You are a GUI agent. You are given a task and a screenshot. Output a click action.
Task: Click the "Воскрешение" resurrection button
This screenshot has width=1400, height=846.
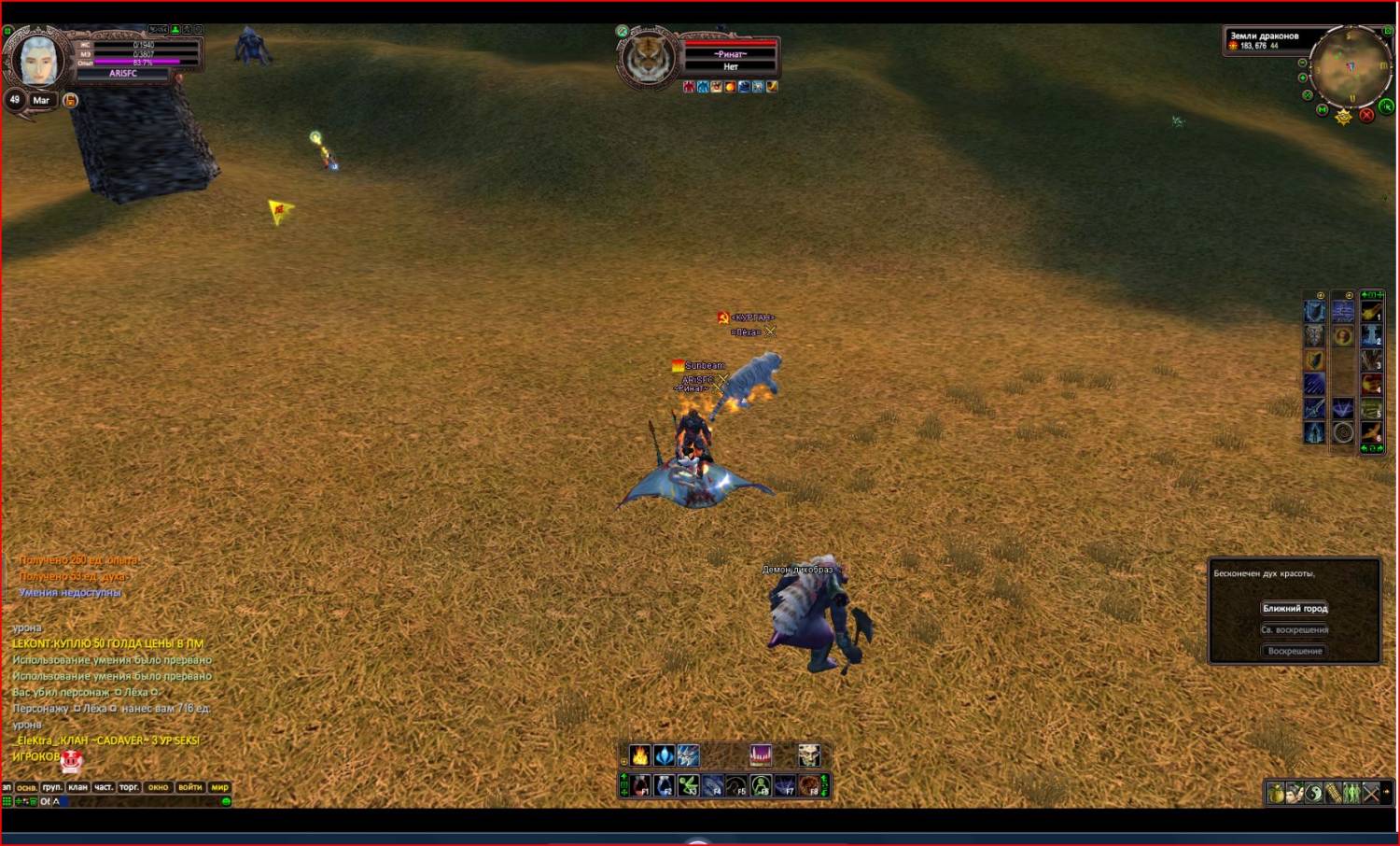pyautogui.click(x=1295, y=651)
